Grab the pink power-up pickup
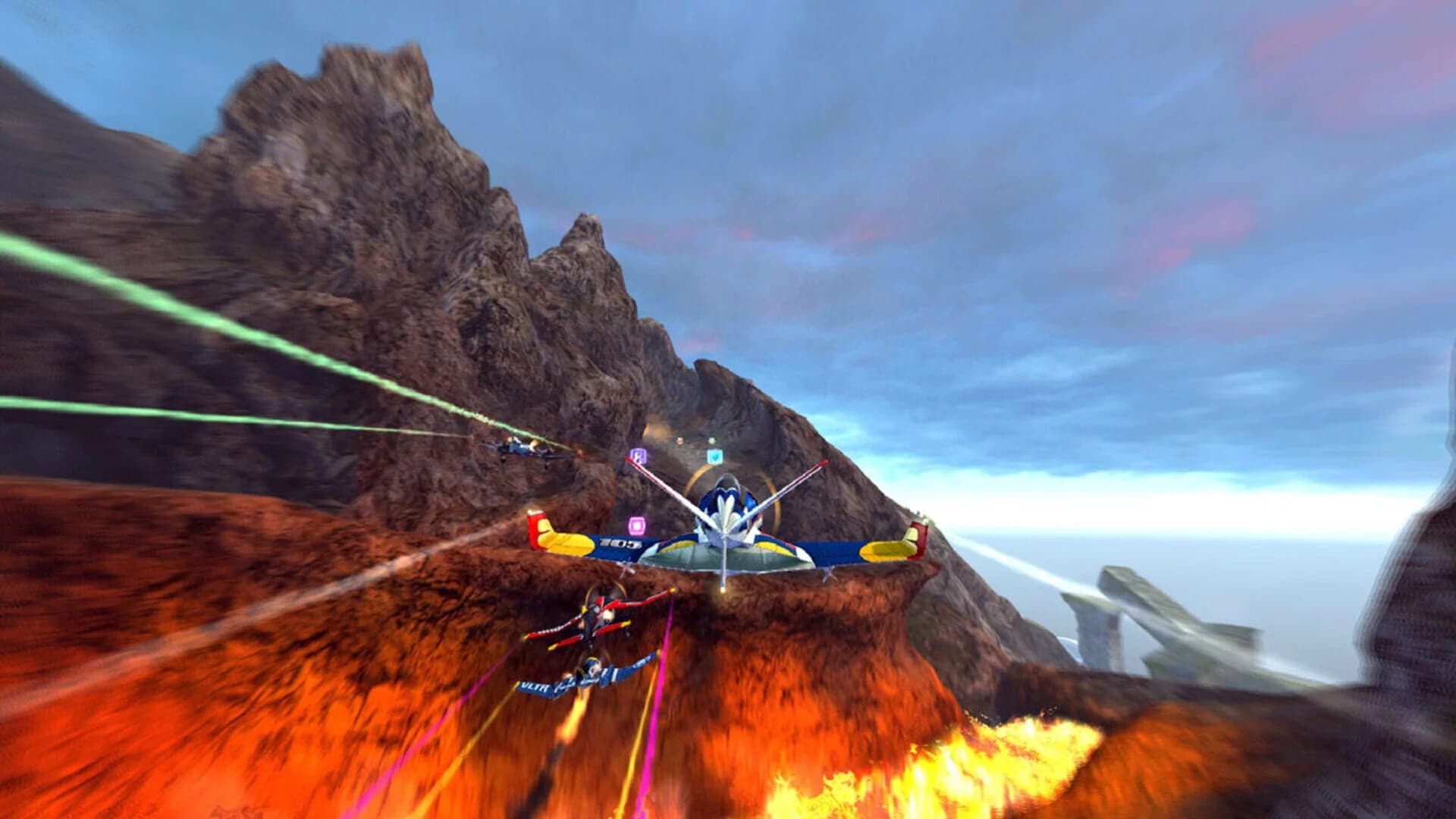This screenshot has width=1456, height=819. (x=637, y=526)
